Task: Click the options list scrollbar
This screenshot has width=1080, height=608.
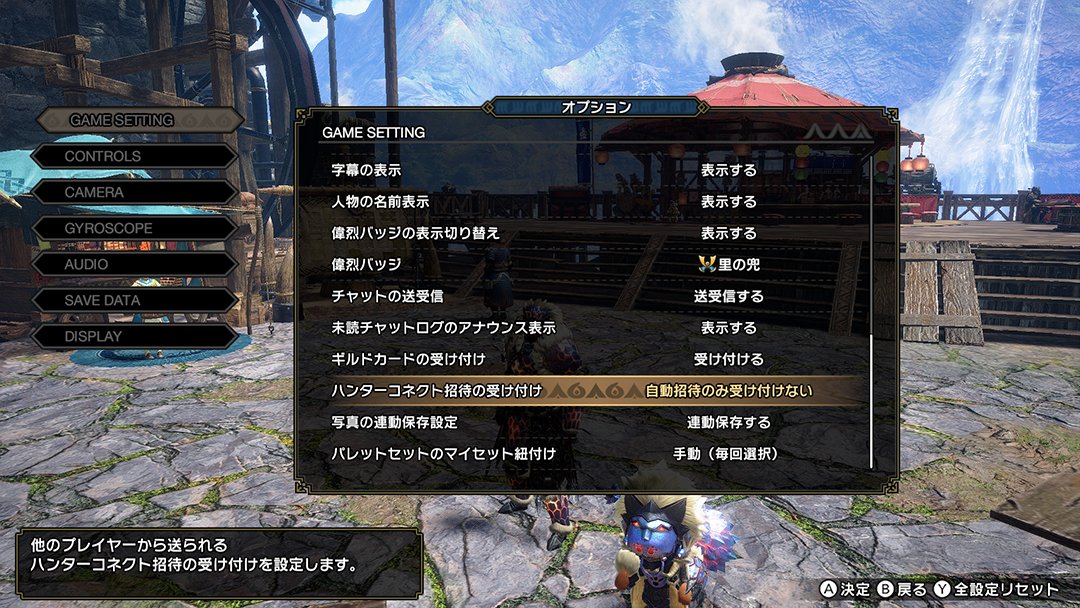Action: point(872,400)
